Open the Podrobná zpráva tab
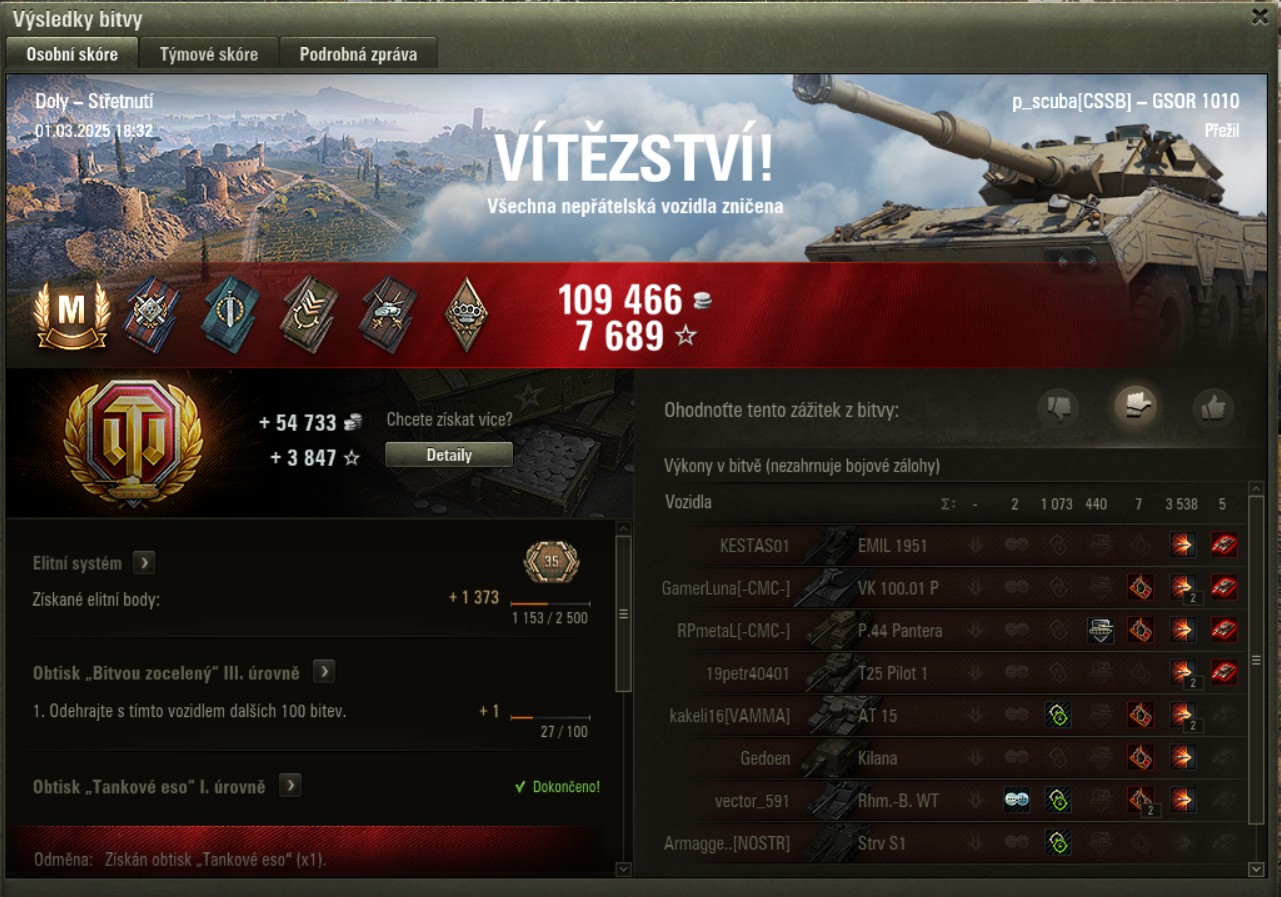Screen dimensions: 1281x897 [358, 54]
